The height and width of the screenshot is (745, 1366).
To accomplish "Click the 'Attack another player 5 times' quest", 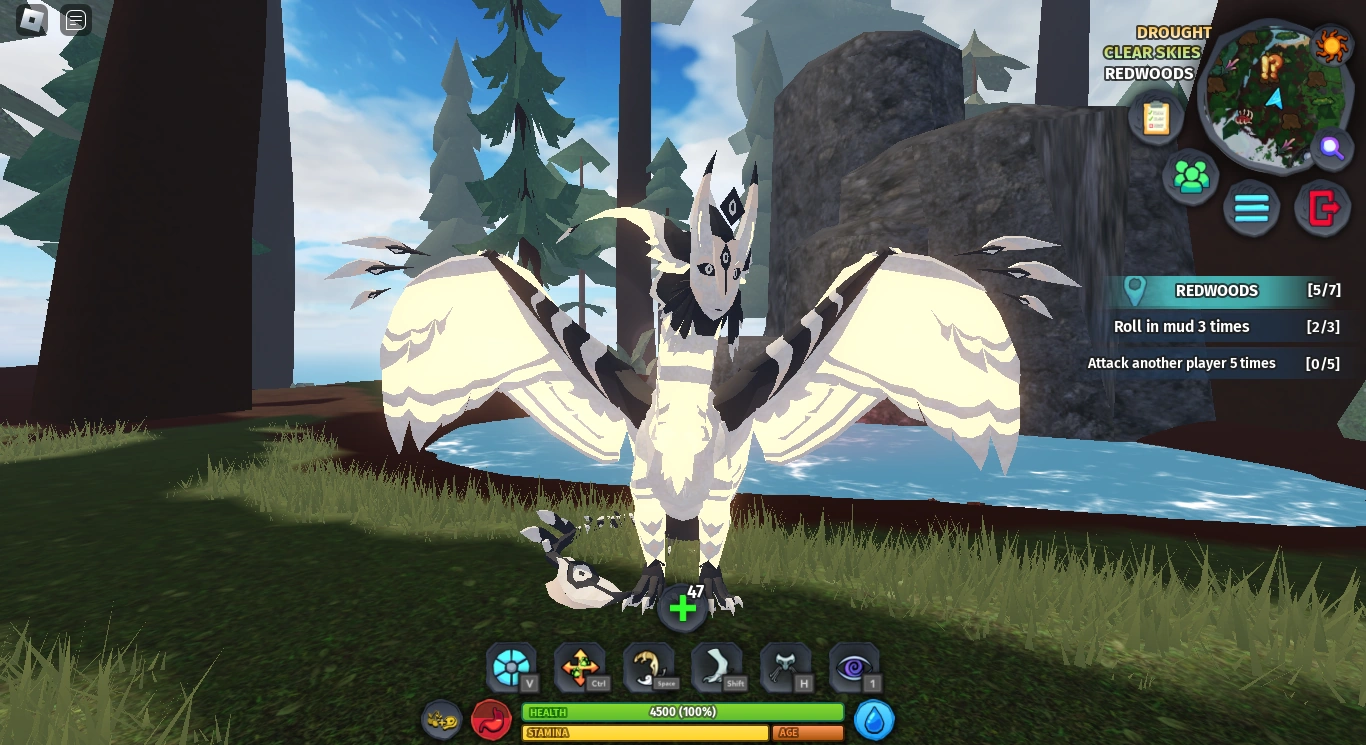I will point(1214,363).
